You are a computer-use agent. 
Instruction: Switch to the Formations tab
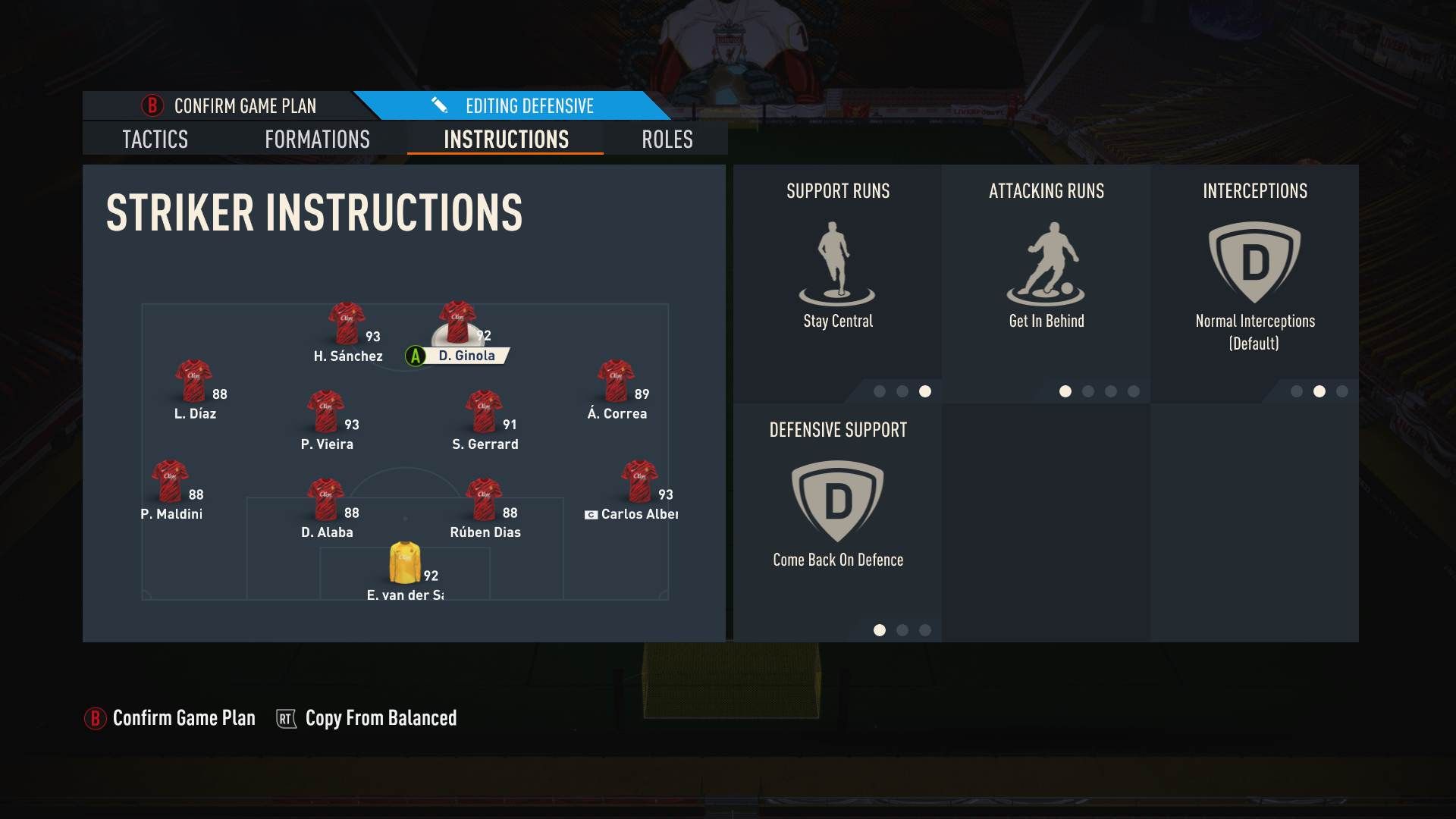pos(317,140)
